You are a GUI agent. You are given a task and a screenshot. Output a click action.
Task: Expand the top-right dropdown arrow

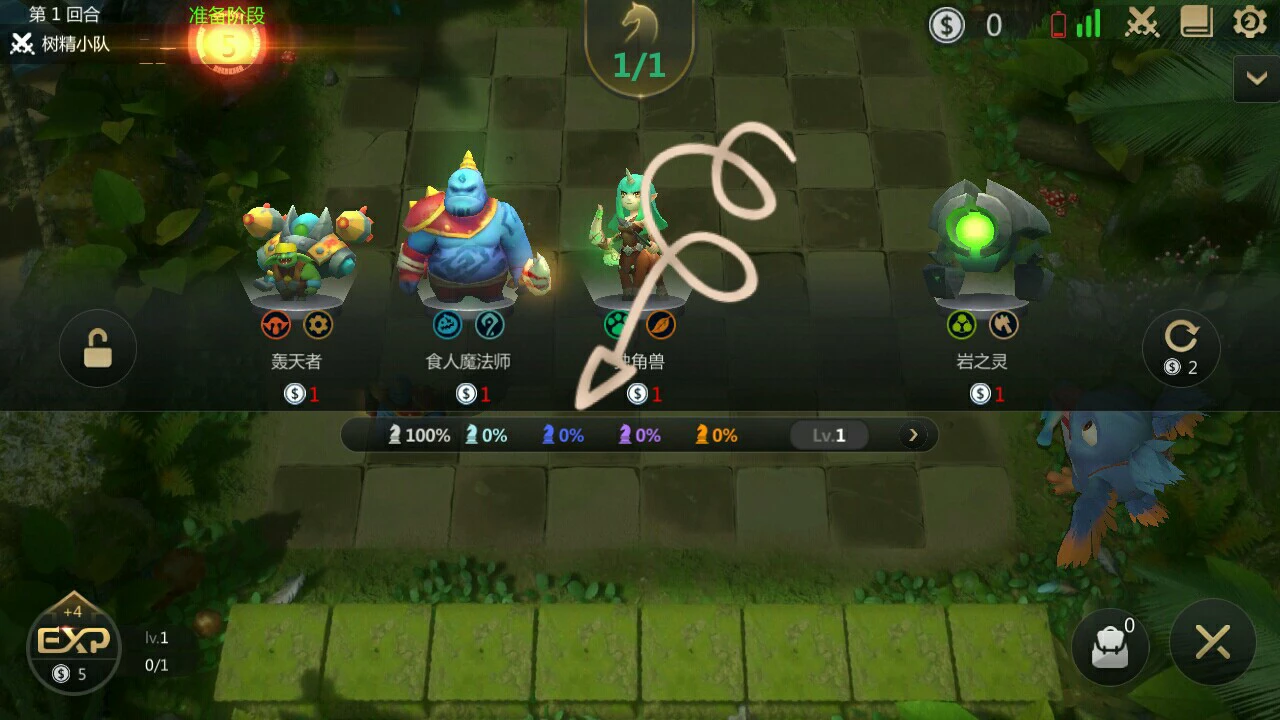pyautogui.click(x=1256, y=78)
